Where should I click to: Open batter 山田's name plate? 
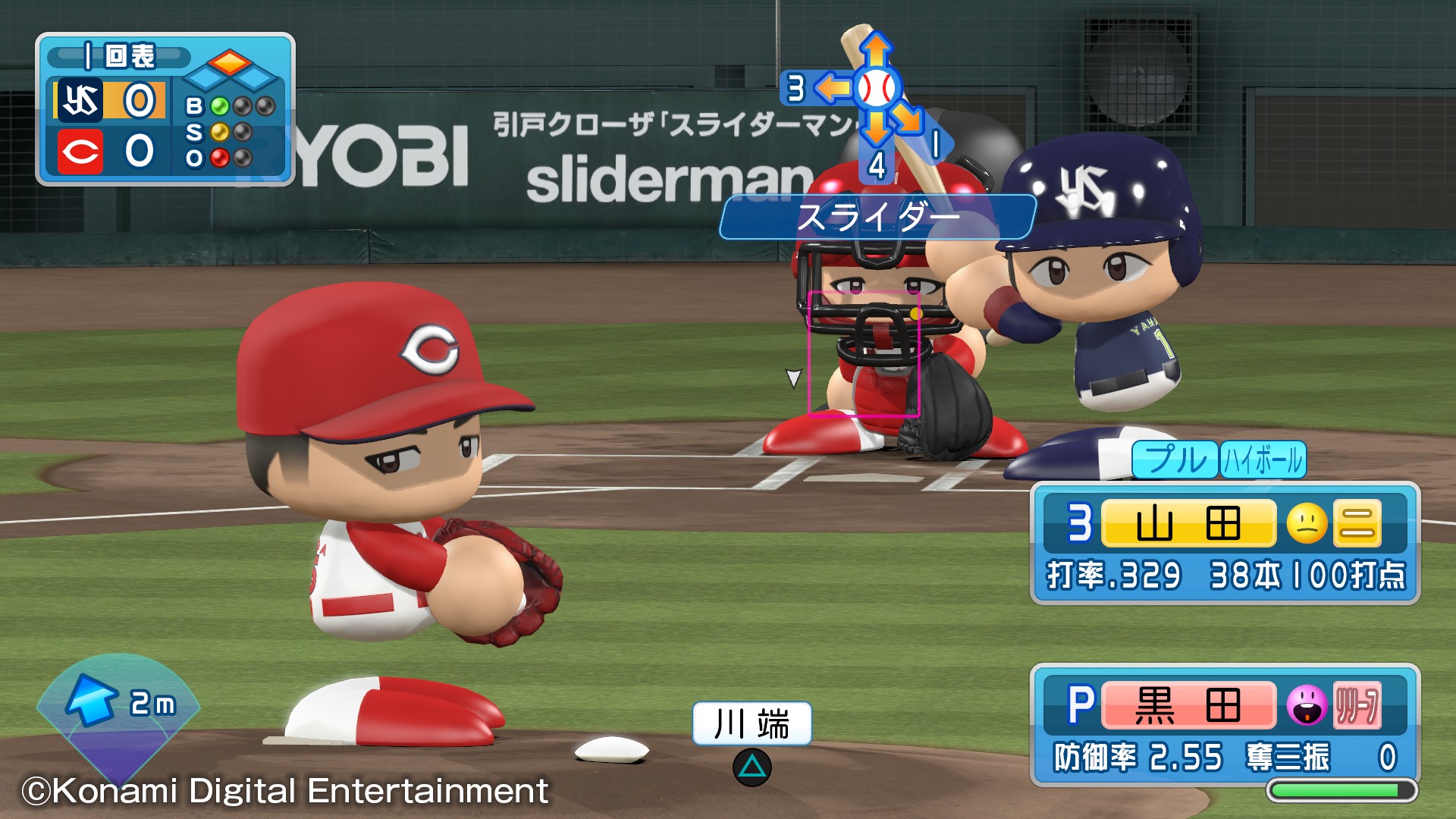coord(1188,523)
